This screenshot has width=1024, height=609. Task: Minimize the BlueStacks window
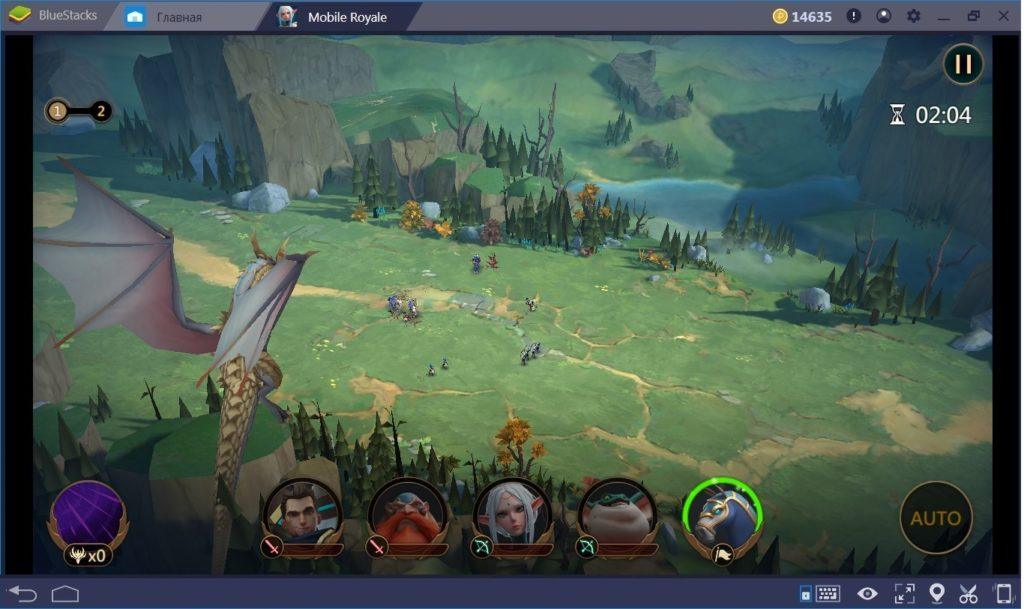pyautogui.click(x=943, y=16)
